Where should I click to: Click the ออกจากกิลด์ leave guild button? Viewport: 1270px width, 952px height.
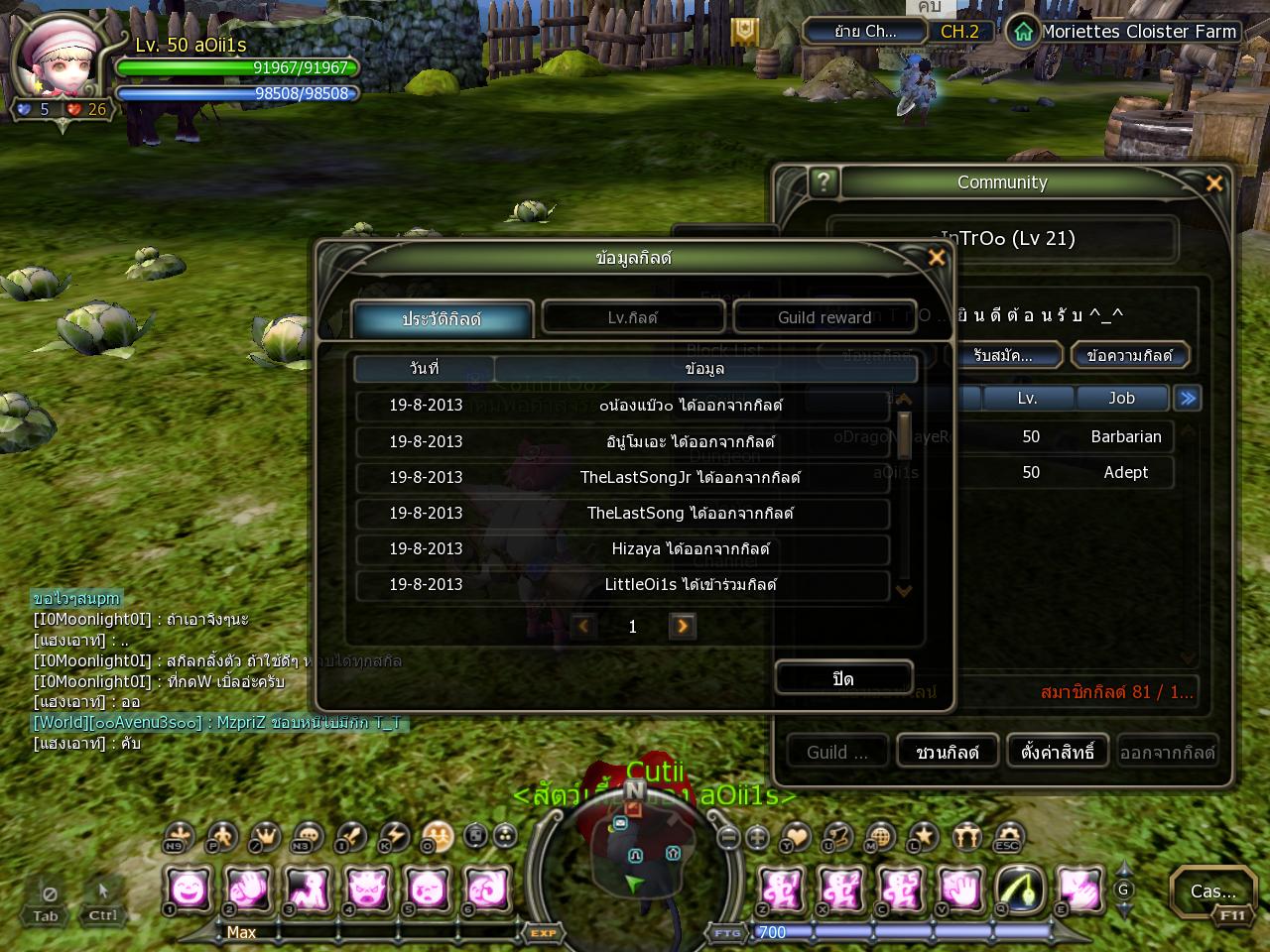click(1167, 752)
